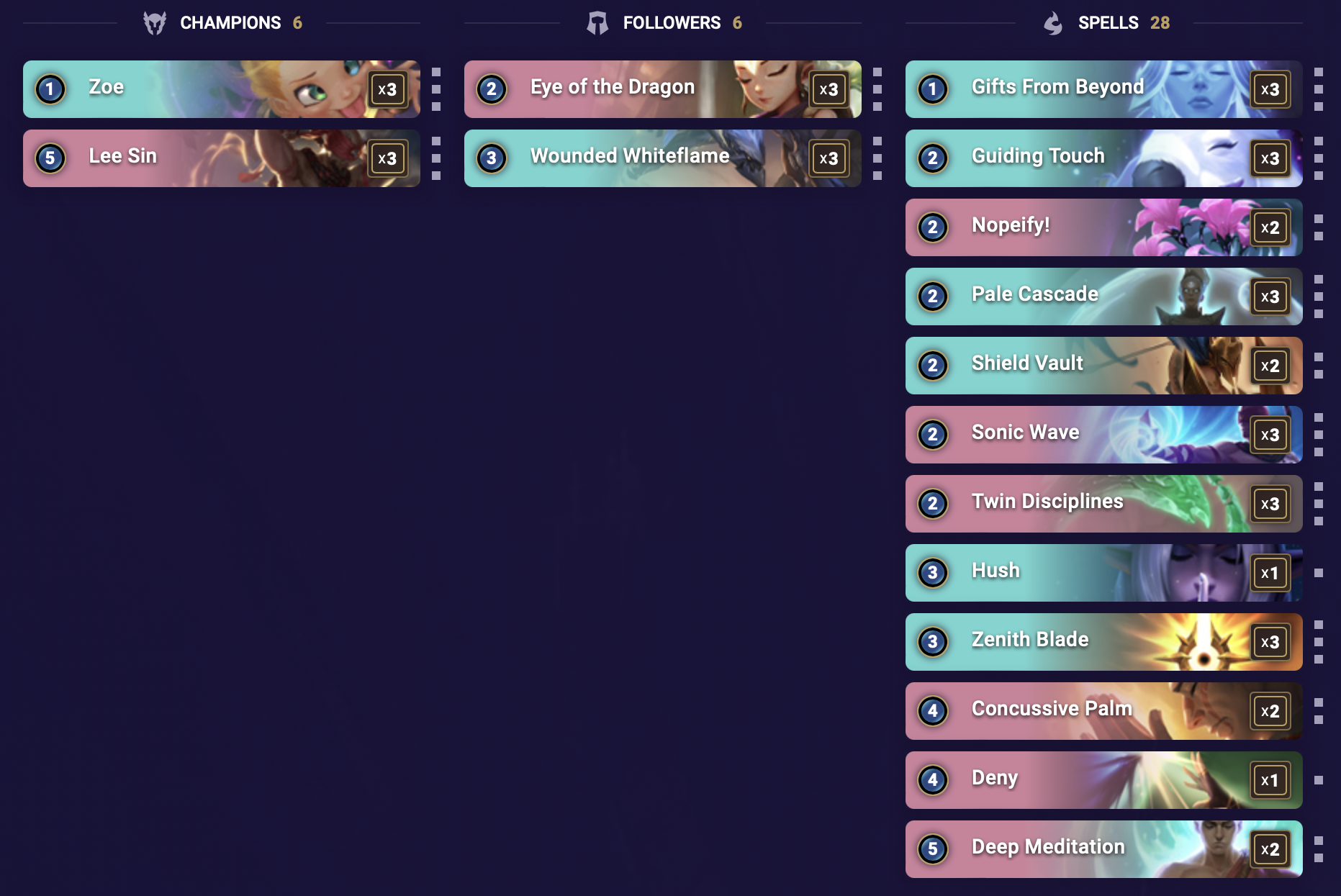
Task: Switch to the Champions section
Action: (x=230, y=22)
